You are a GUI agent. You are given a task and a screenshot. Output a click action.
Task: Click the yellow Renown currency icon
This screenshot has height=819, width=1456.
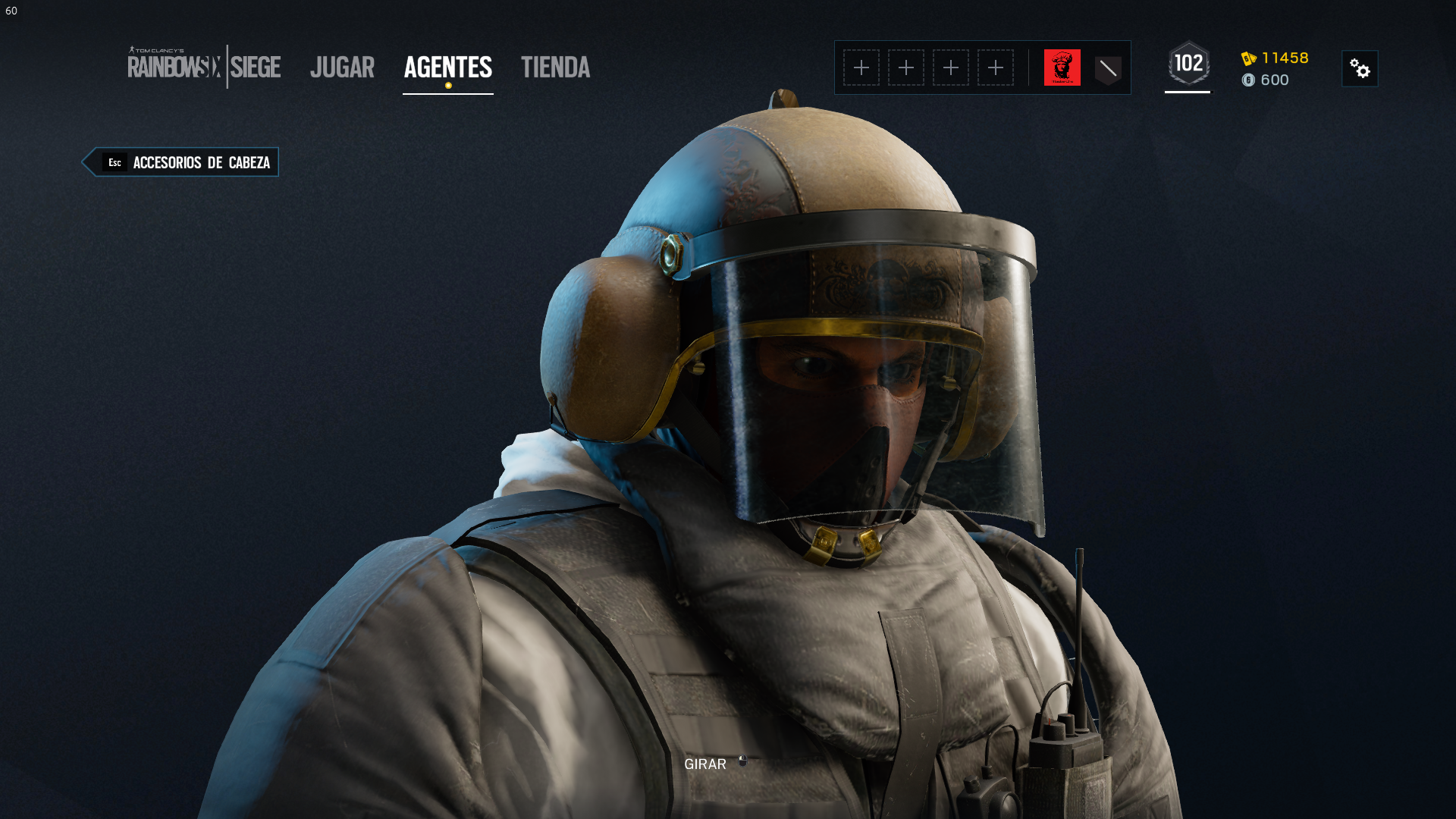[x=1247, y=58]
